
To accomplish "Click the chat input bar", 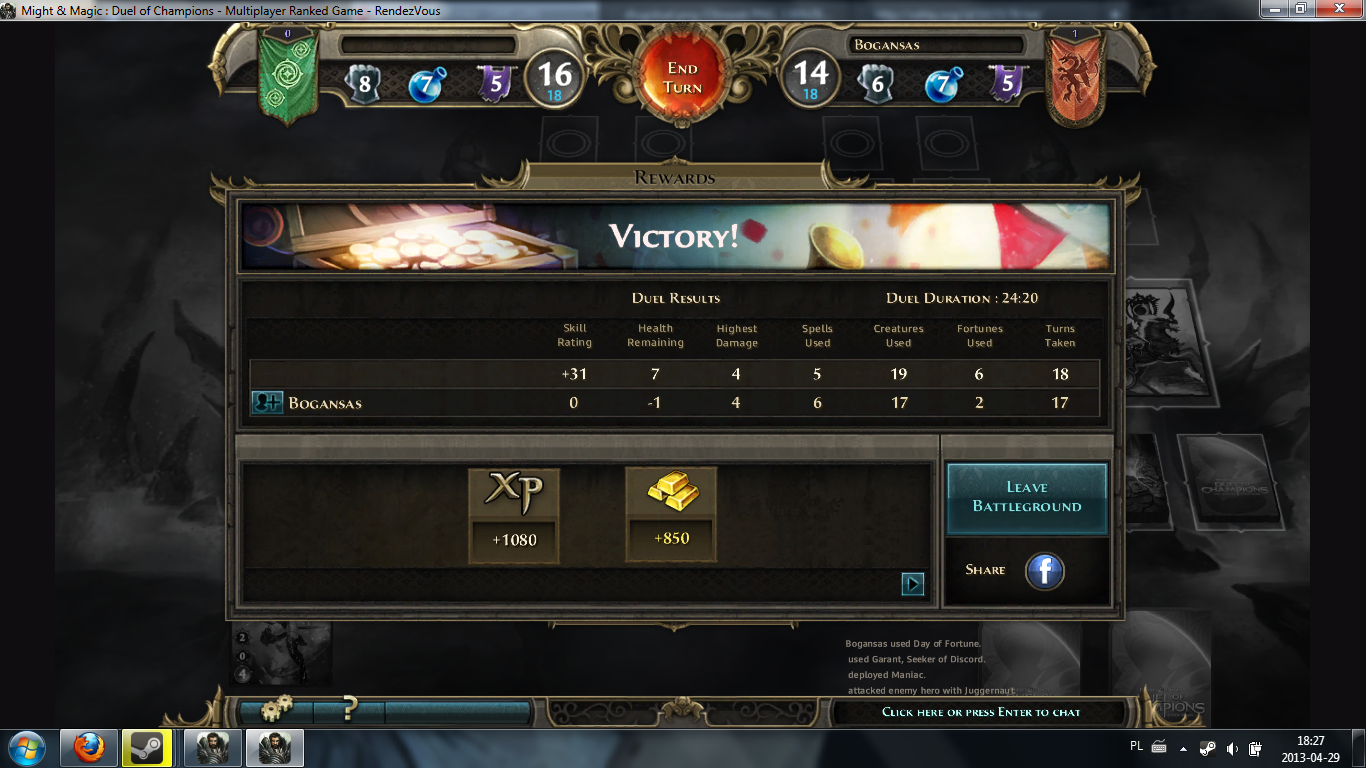I will click(981, 712).
